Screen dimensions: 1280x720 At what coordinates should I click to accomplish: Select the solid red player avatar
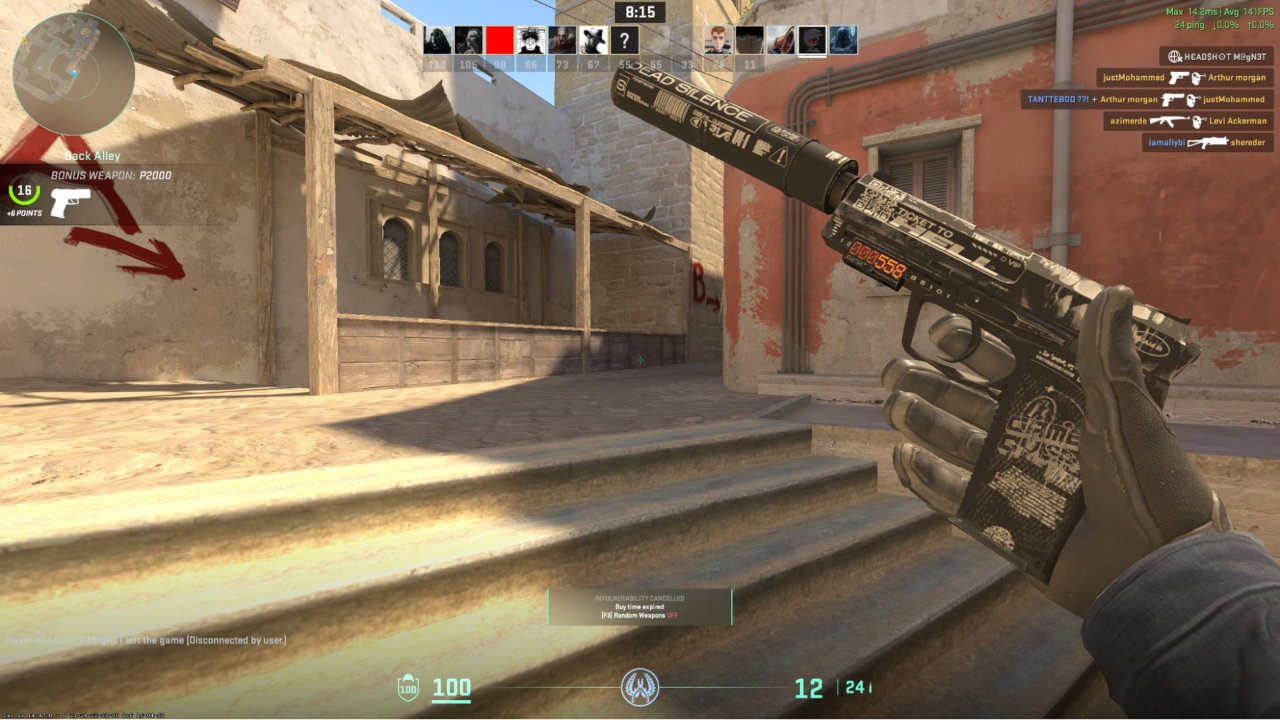499,40
